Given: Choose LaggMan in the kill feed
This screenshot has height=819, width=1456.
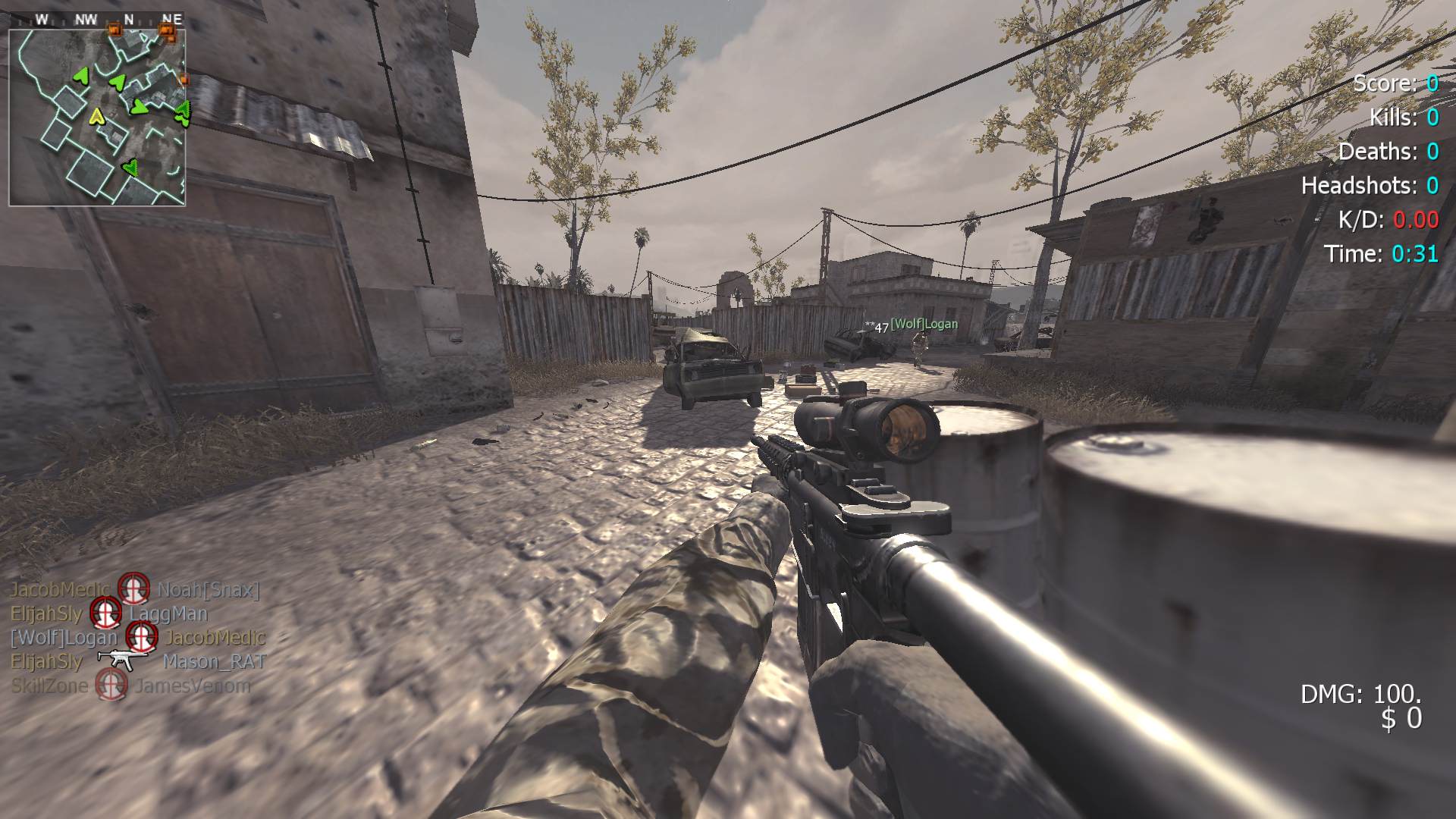Looking at the screenshot, I should [x=168, y=613].
